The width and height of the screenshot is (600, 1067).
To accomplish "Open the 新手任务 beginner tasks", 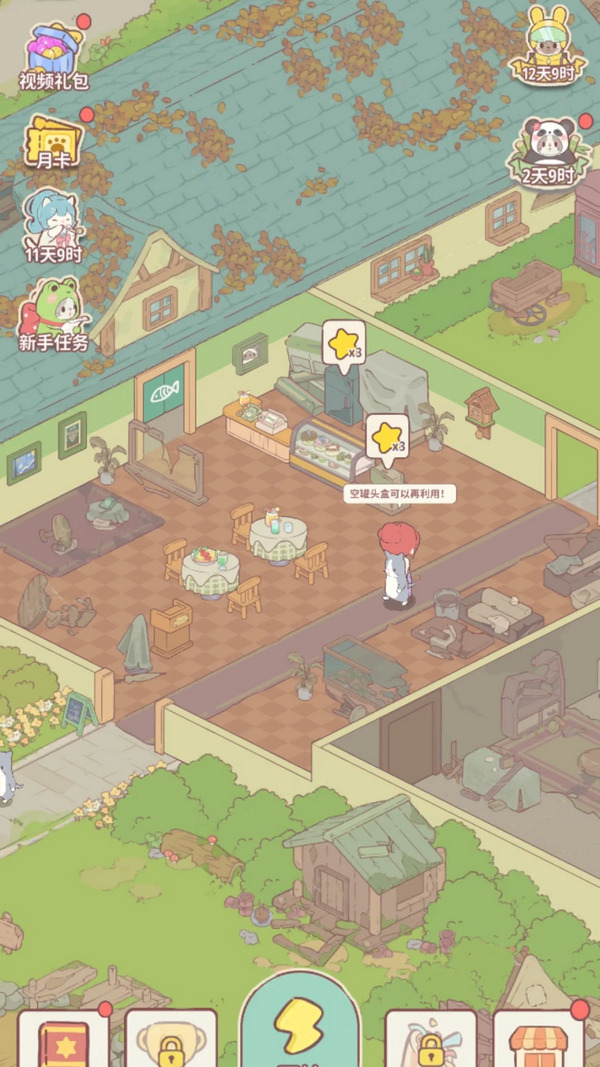I will [x=54, y=314].
